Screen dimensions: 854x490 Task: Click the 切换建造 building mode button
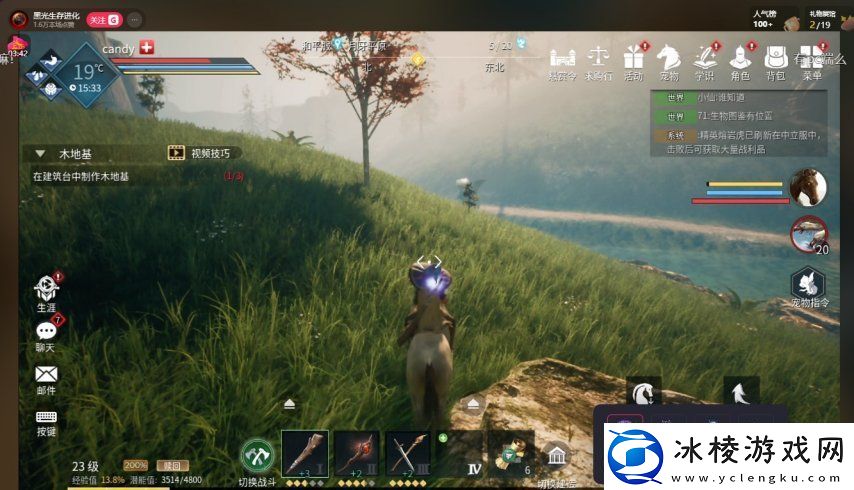click(x=556, y=459)
